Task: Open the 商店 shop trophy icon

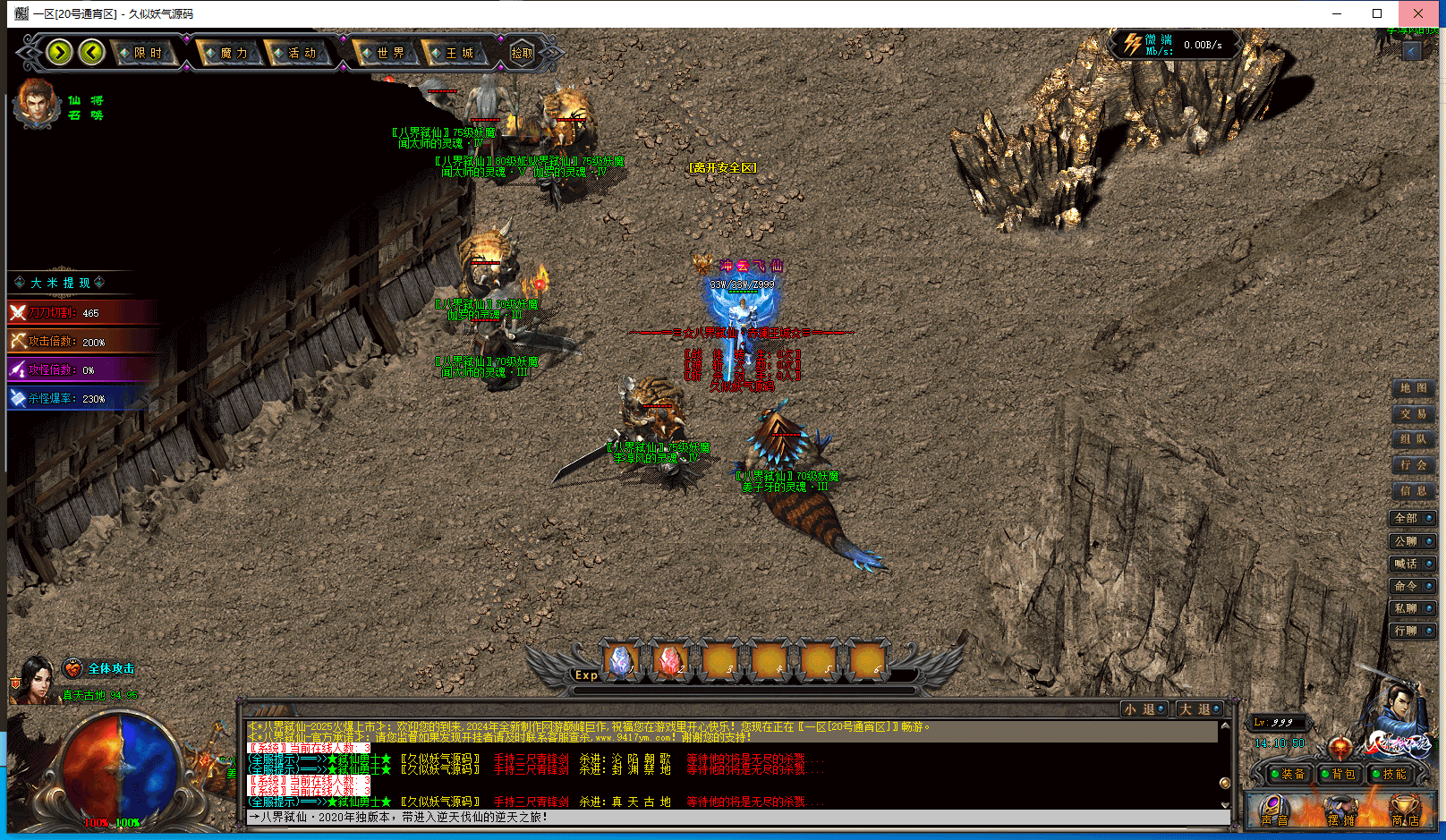Action: click(x=1404, y=810)
